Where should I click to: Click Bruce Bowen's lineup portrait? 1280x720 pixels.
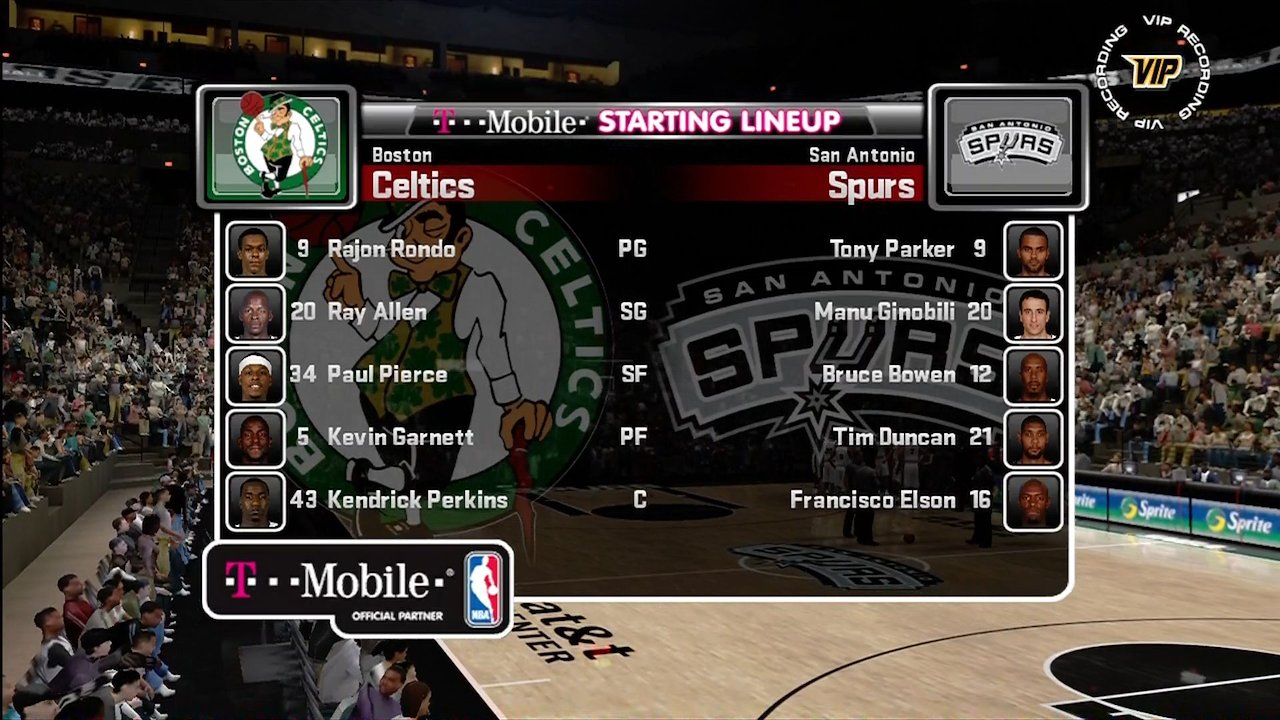pyautogui.click(x=1033, y=375)
